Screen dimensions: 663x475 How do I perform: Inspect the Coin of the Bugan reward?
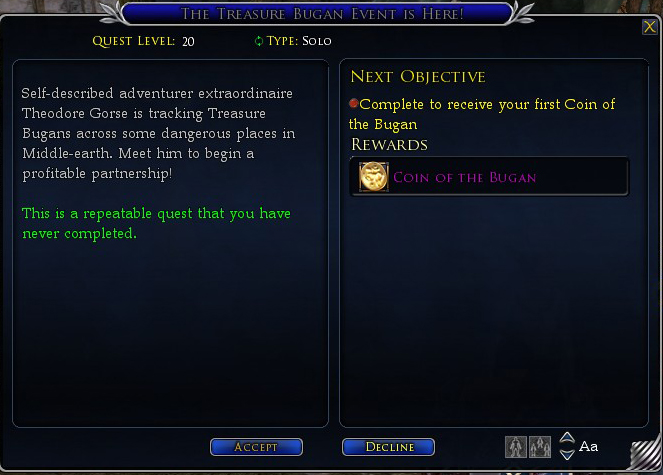point(375,176)
